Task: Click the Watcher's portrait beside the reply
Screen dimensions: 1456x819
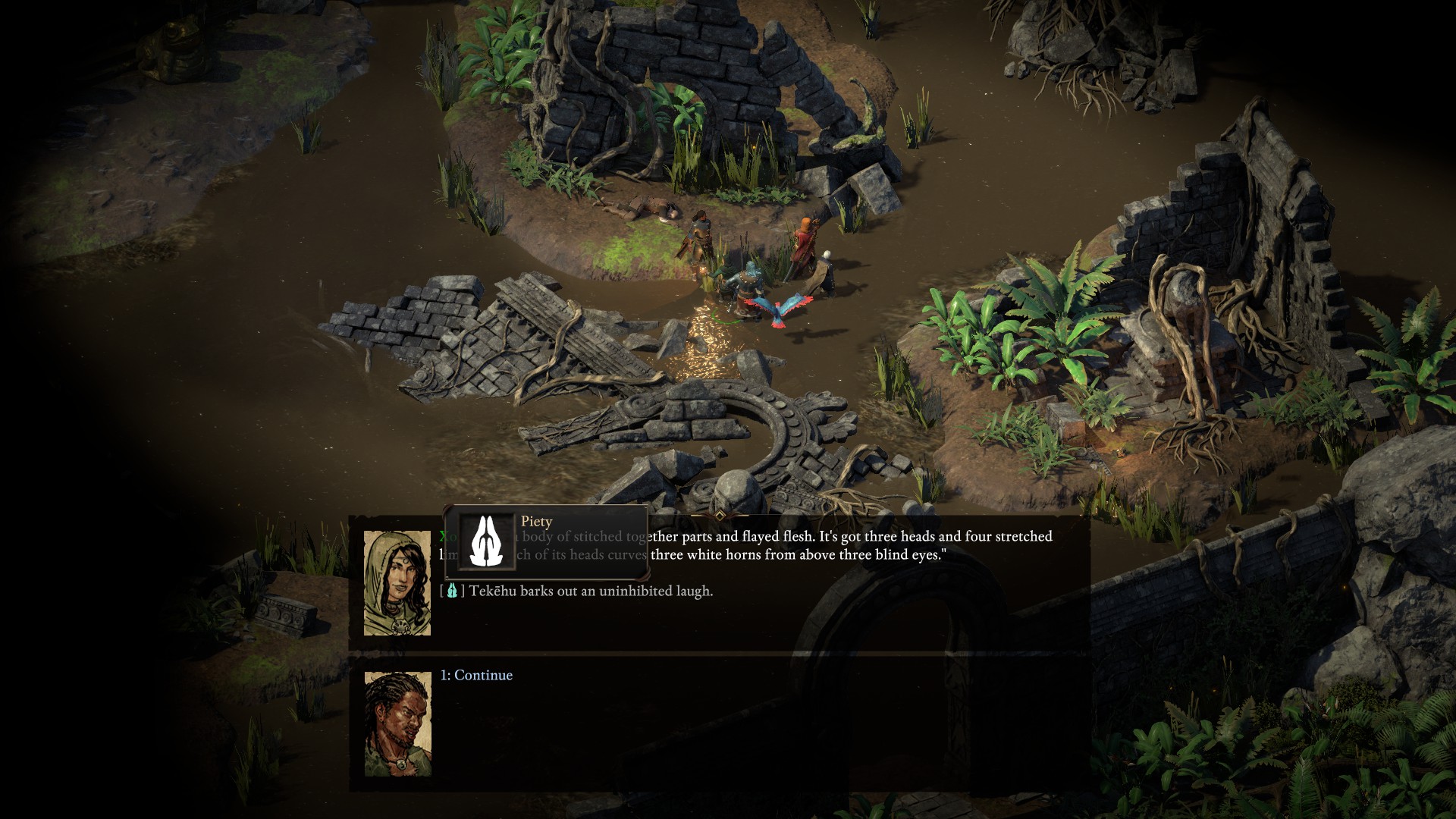Action: click(397, 723)
